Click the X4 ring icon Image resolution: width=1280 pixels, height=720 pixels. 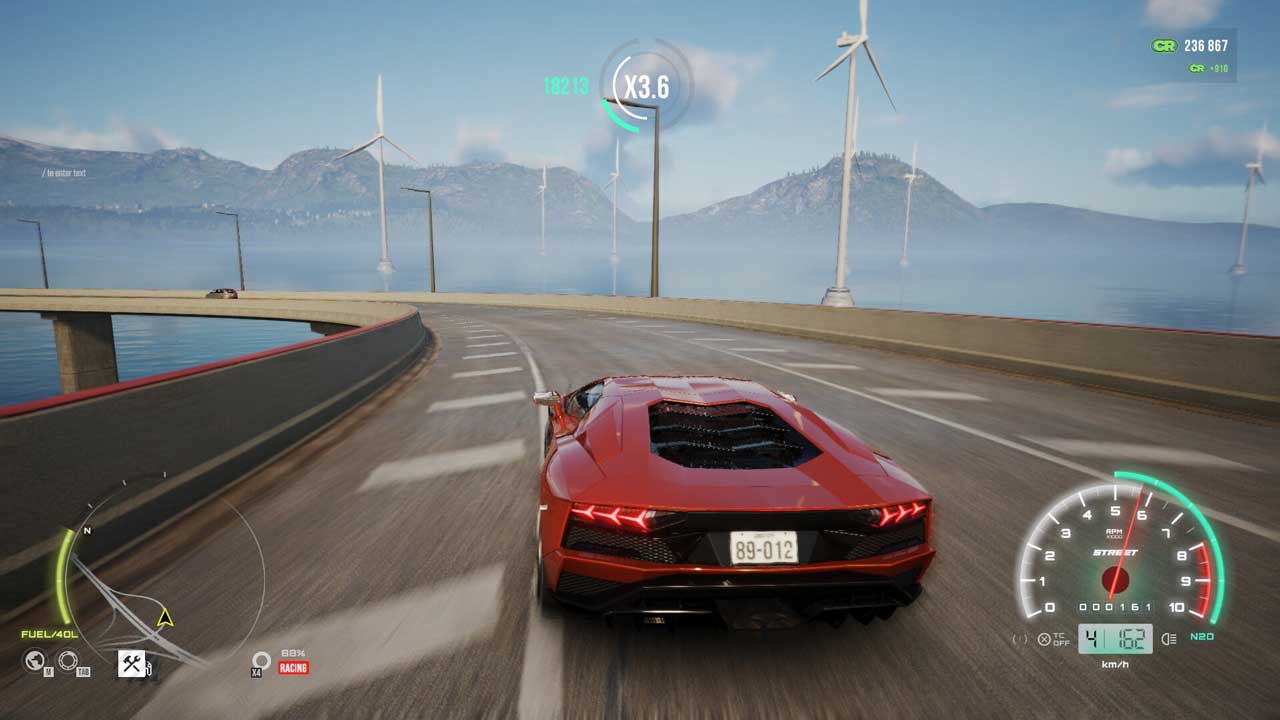coord(261,660)
